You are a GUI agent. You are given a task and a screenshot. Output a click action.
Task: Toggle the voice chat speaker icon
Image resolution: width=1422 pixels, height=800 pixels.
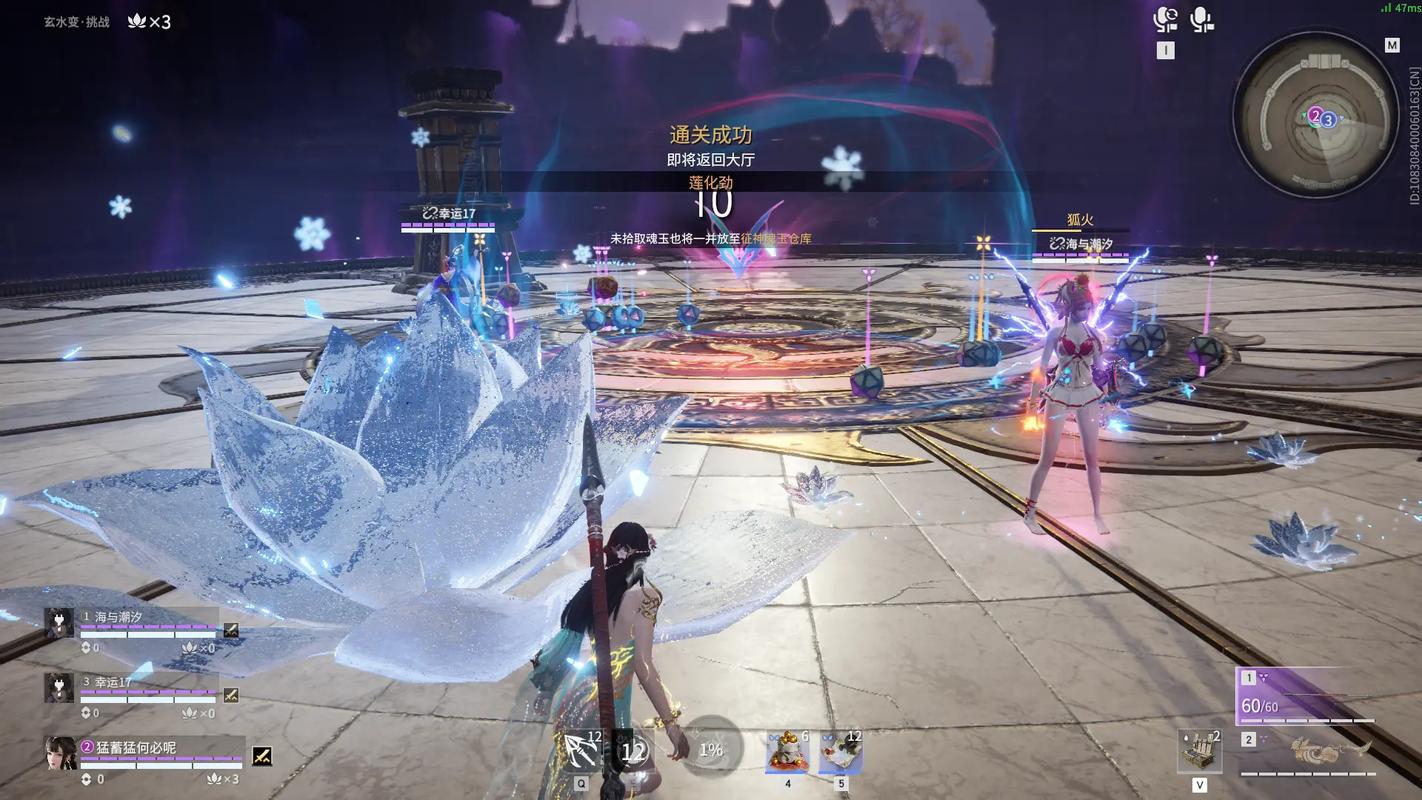1165,19
